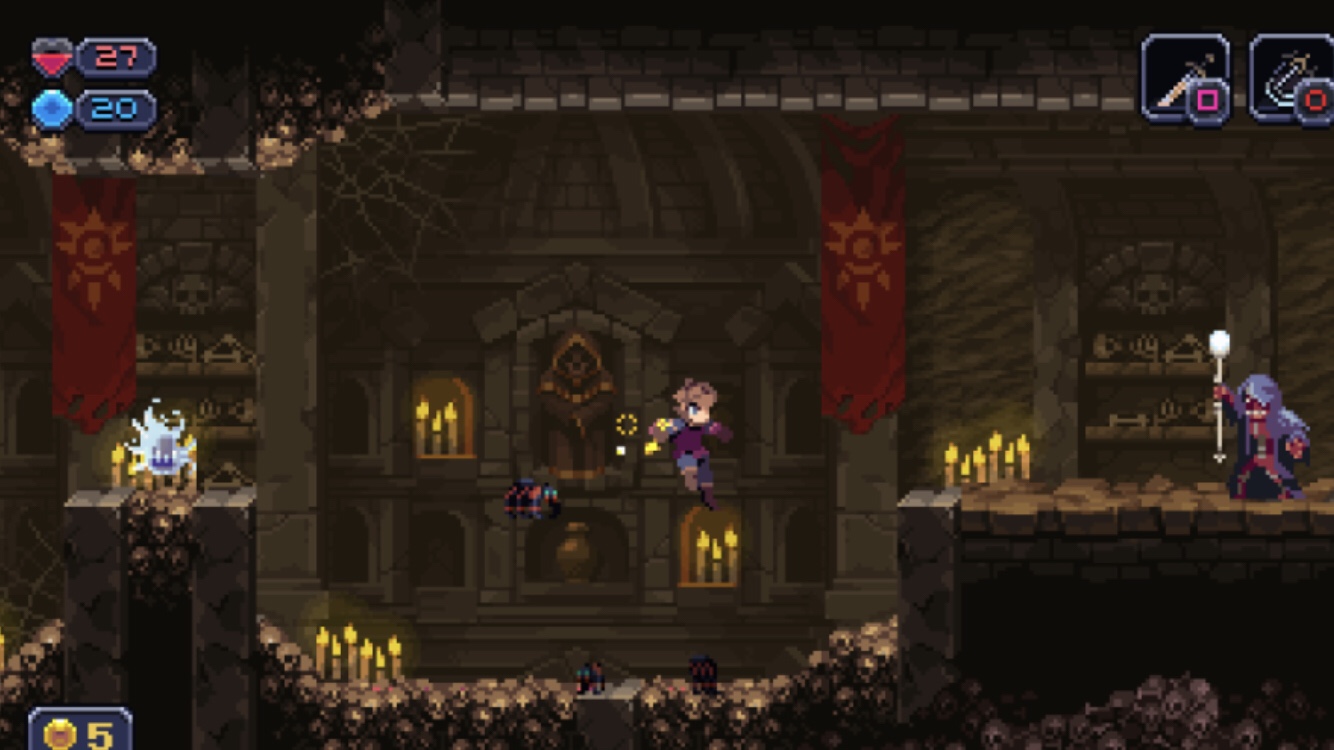Select the sword weapon slot

[x=1184, y=77]
